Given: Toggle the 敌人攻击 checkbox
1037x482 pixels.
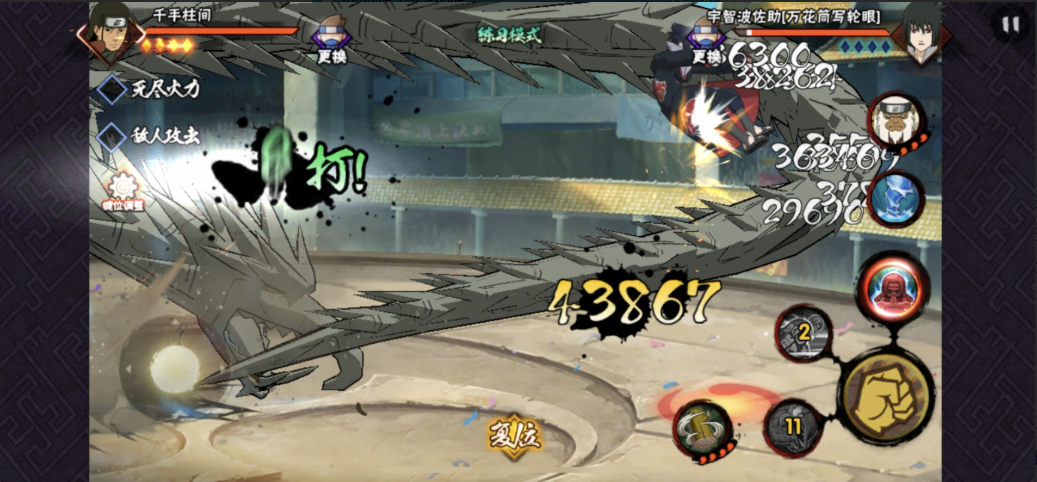Looking at the screenshot, I should [x=111, y=135].
